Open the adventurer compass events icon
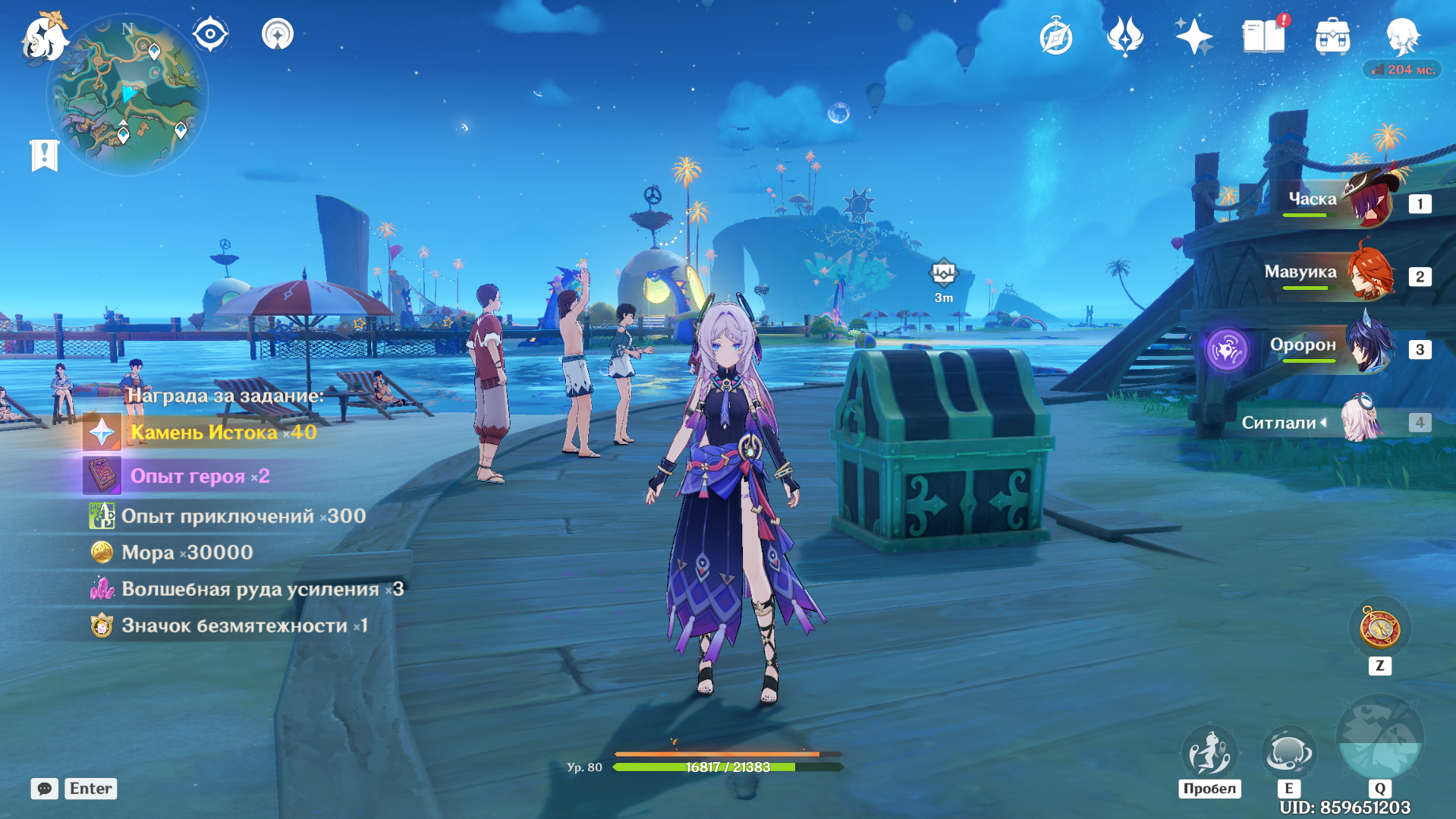Image resolution: width=1456 pixels, height=819 pixels. [x=1055, y=36]
